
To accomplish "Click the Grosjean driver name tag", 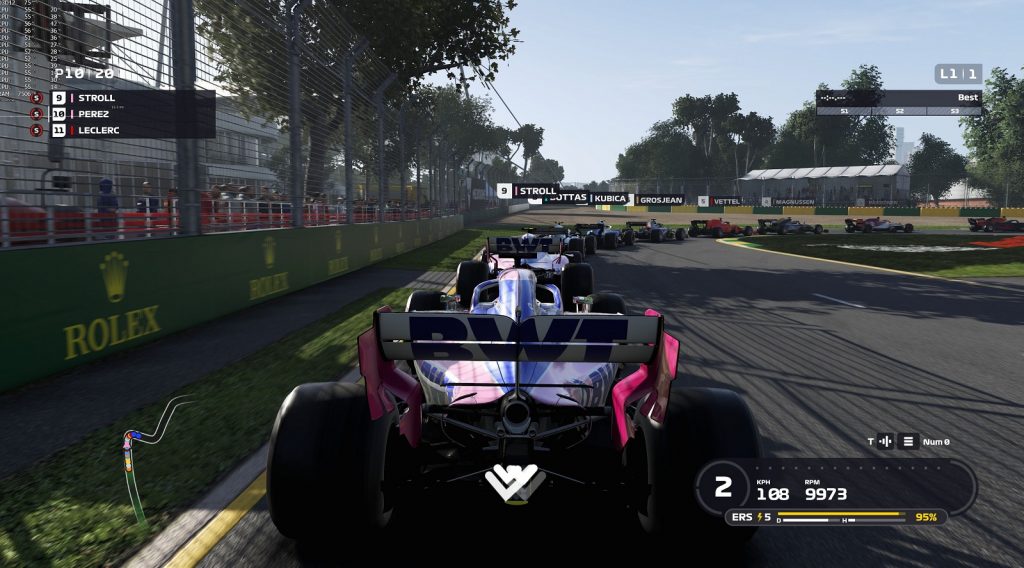I will click(660, 200).
